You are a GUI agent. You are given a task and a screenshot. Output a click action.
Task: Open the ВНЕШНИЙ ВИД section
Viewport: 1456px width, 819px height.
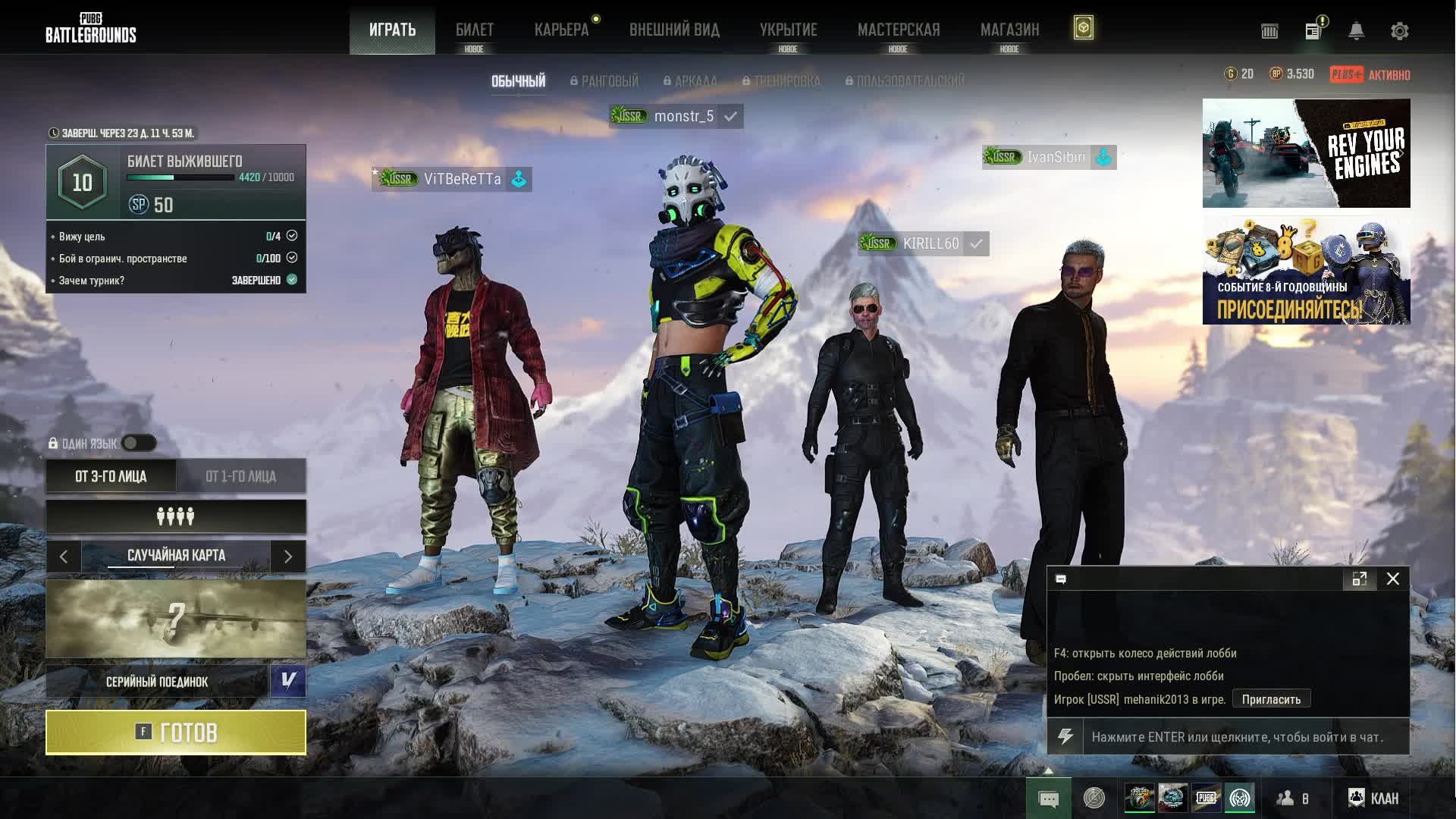pyautogui.click(x=674, y=30)
